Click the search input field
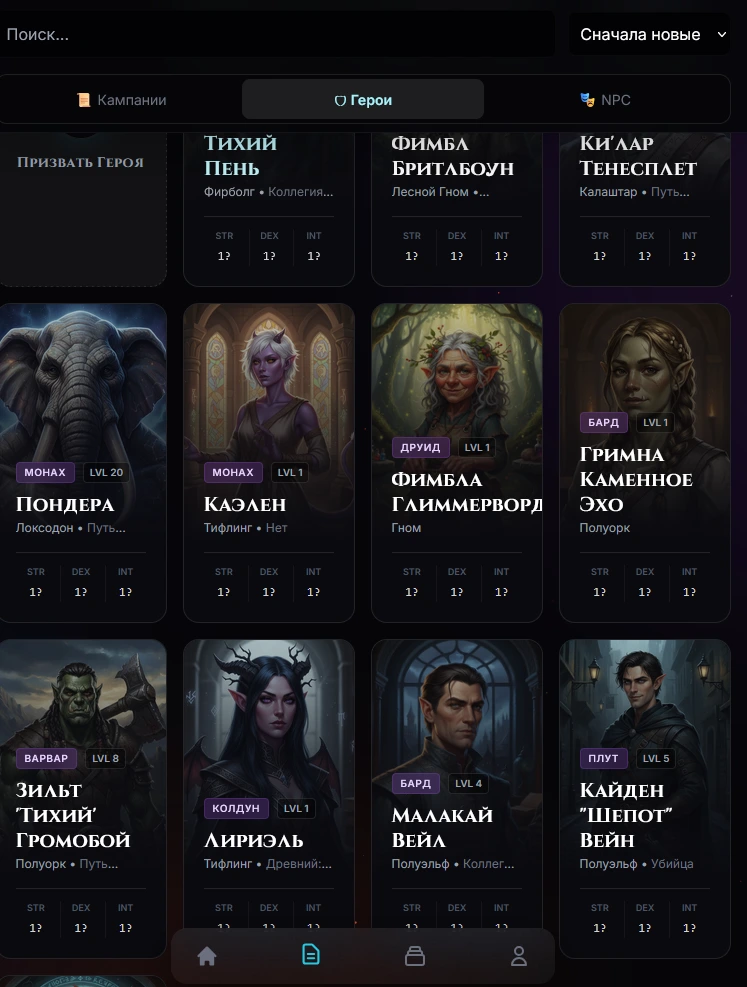 [x=275, y=34]
